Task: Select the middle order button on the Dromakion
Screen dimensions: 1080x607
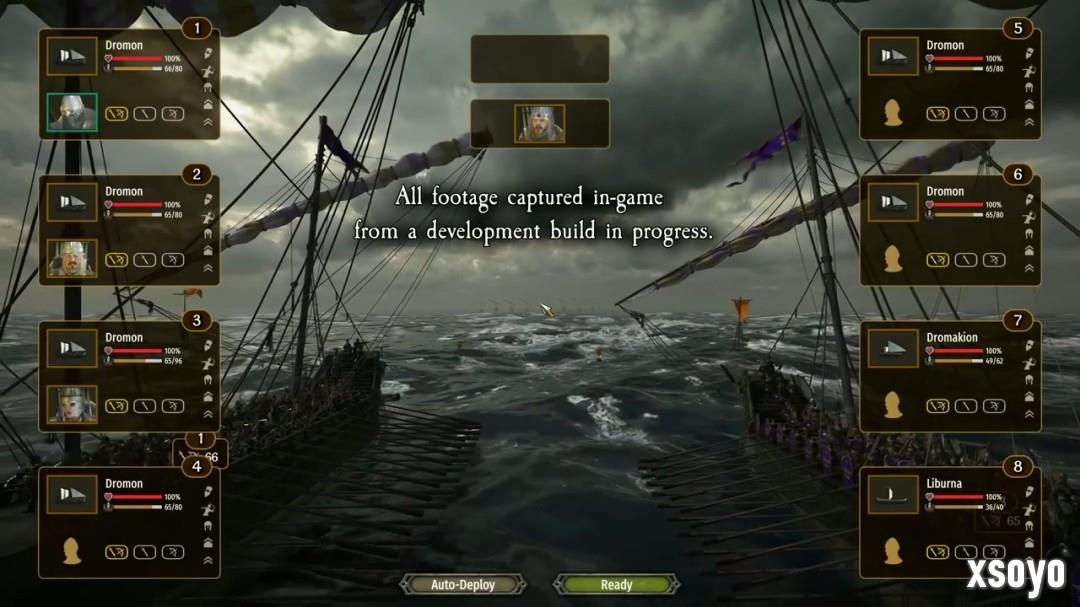Action: coord(965,406)
